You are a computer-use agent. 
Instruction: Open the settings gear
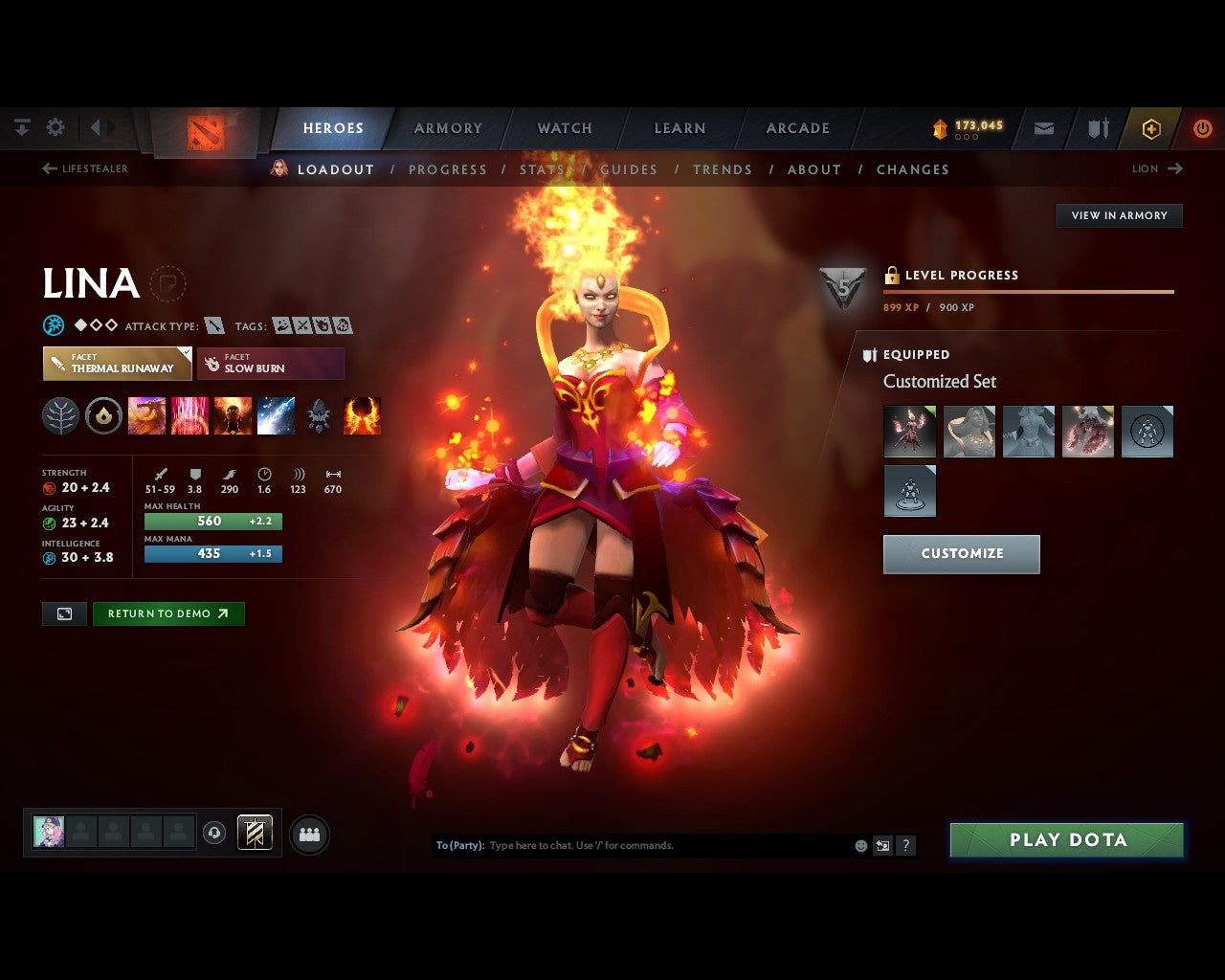(56, 127)
